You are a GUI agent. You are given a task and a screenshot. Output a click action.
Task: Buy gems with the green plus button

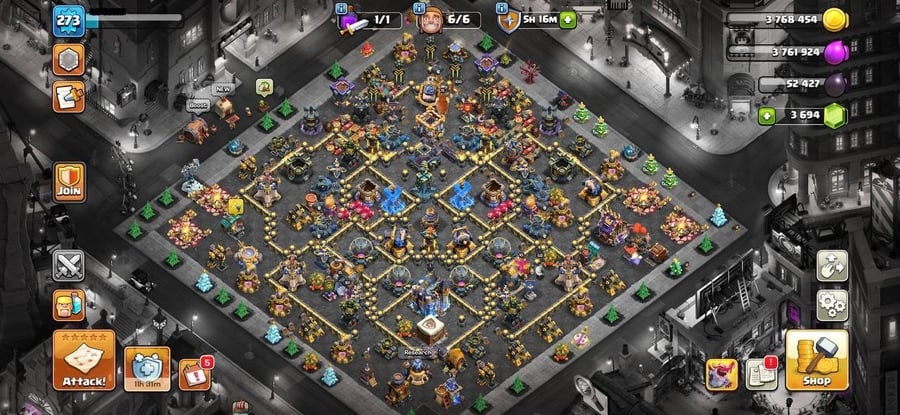click(x=768, y=116)
